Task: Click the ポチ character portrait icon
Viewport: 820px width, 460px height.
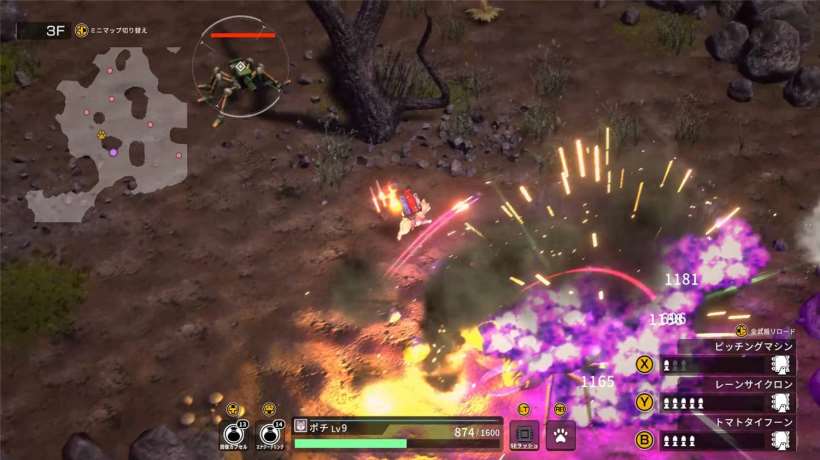Action: tap(300, 428)
